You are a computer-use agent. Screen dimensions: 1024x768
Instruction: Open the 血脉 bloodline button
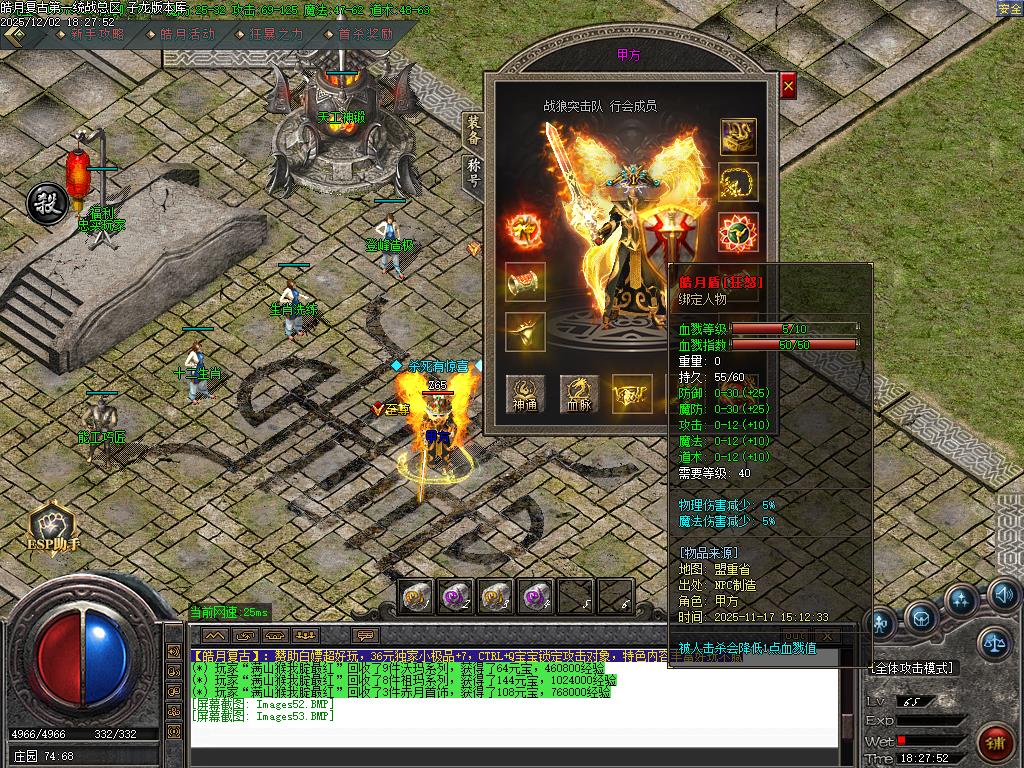pos(579,394)
